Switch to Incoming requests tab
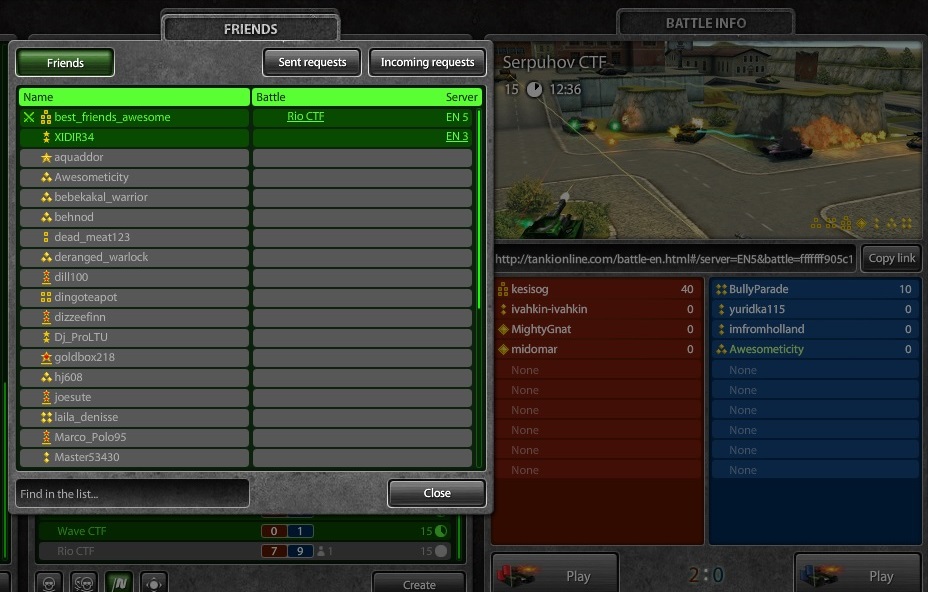 [x=427, y=62]
